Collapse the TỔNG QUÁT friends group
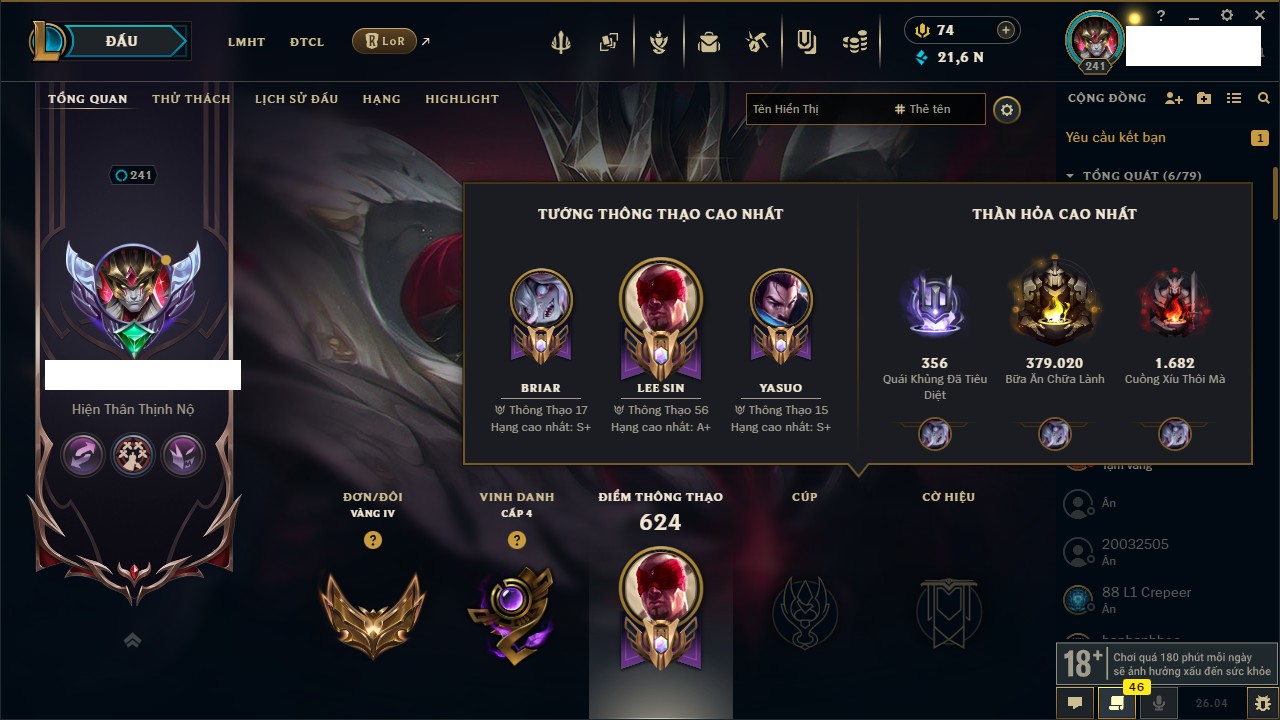 [1070, 176]
